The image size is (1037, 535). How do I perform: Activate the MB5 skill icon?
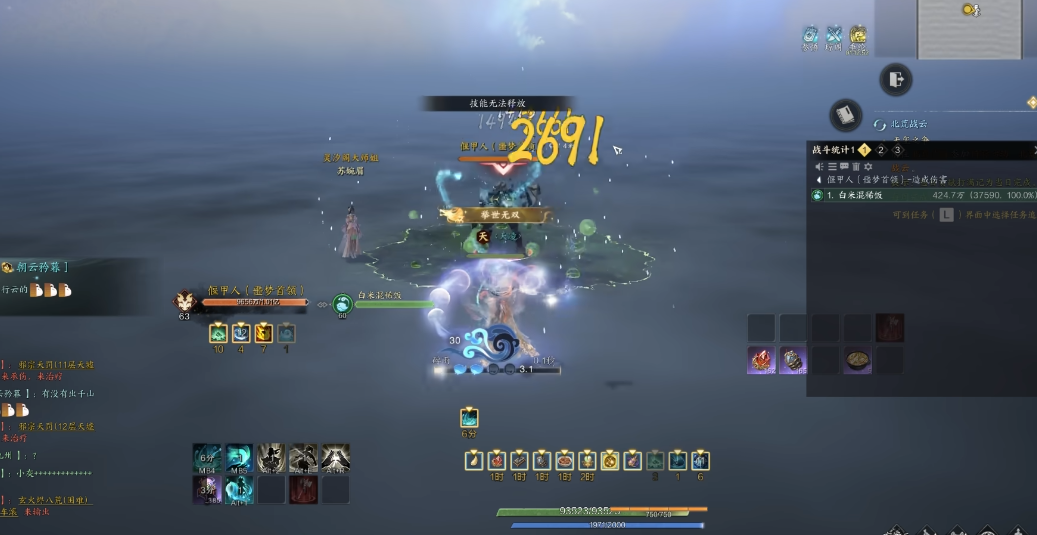click(x=239, y=458)
